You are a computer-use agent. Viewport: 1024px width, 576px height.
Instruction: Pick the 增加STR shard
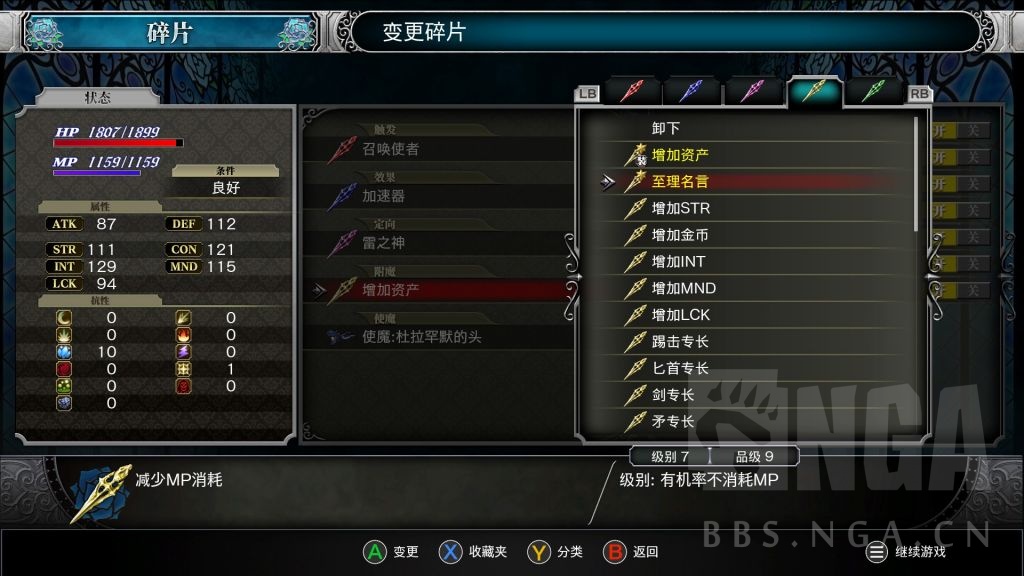680,208
